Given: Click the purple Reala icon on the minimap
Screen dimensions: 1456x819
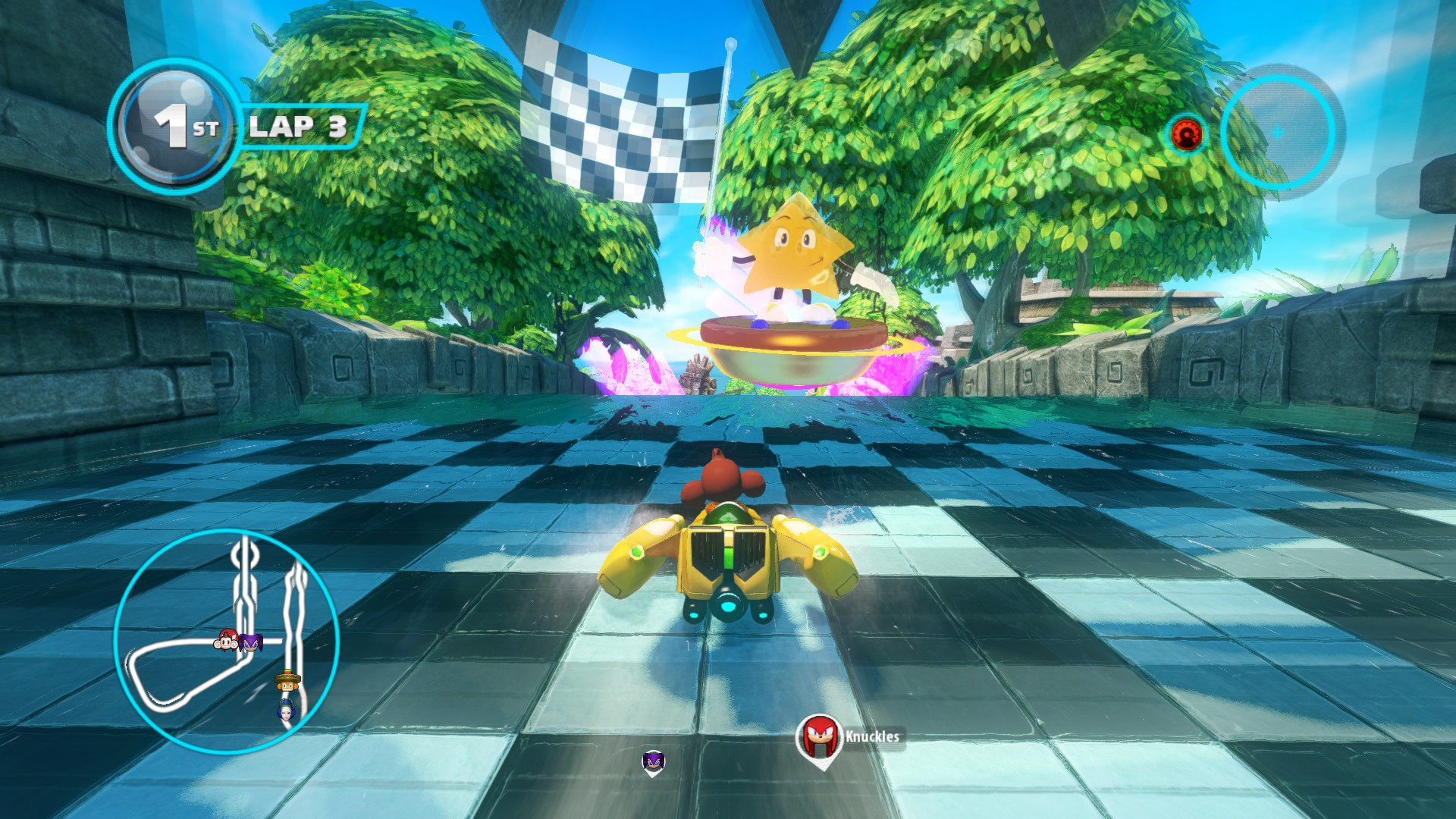Looking at the screenshot, I should click(x=251, y=642).
